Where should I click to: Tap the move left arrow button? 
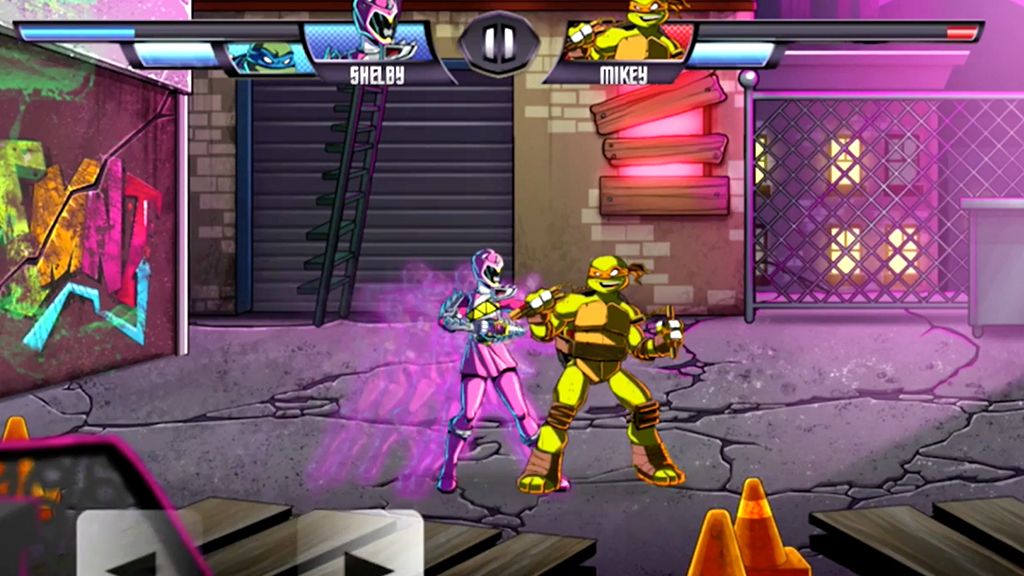(130, 546)
